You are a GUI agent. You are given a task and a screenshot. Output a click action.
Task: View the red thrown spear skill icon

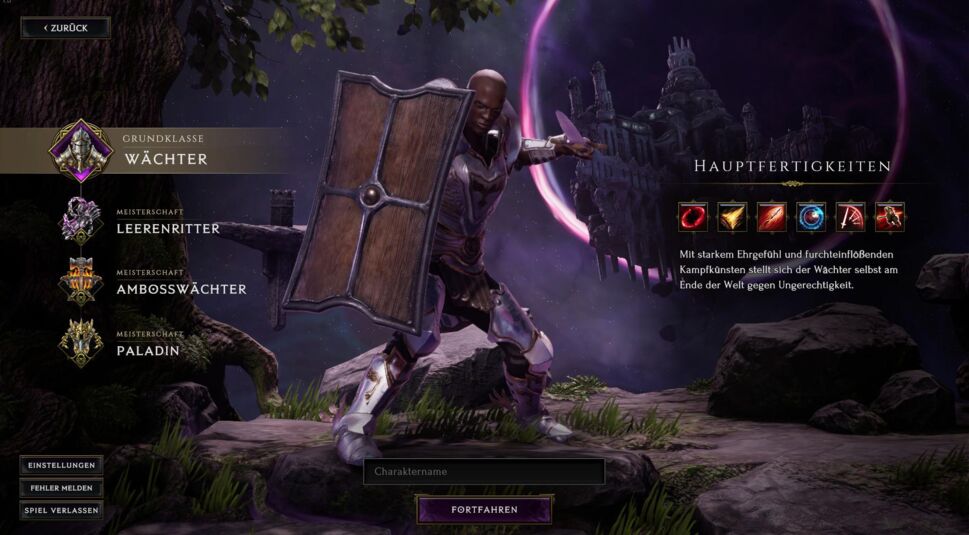click(771, 216)
